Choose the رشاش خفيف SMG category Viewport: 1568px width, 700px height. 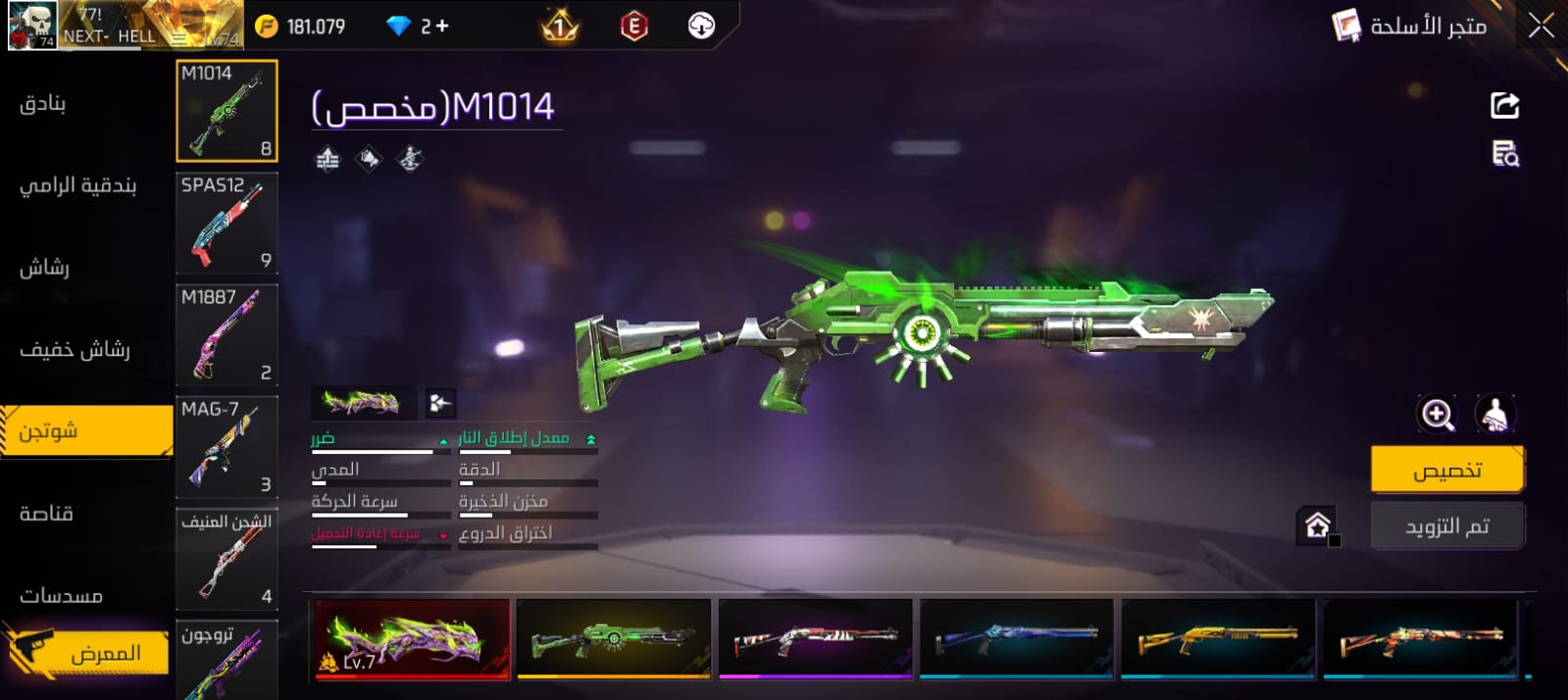pos(75,349)
